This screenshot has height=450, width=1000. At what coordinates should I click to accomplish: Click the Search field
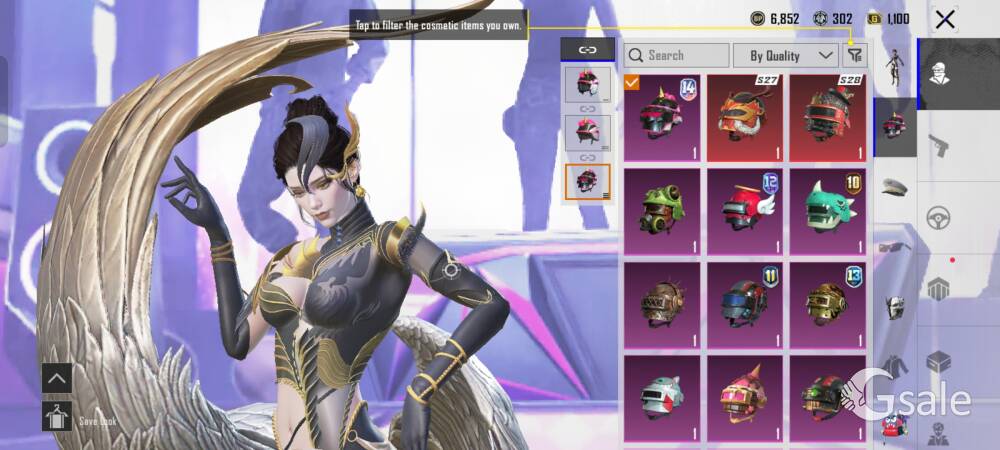676,56
